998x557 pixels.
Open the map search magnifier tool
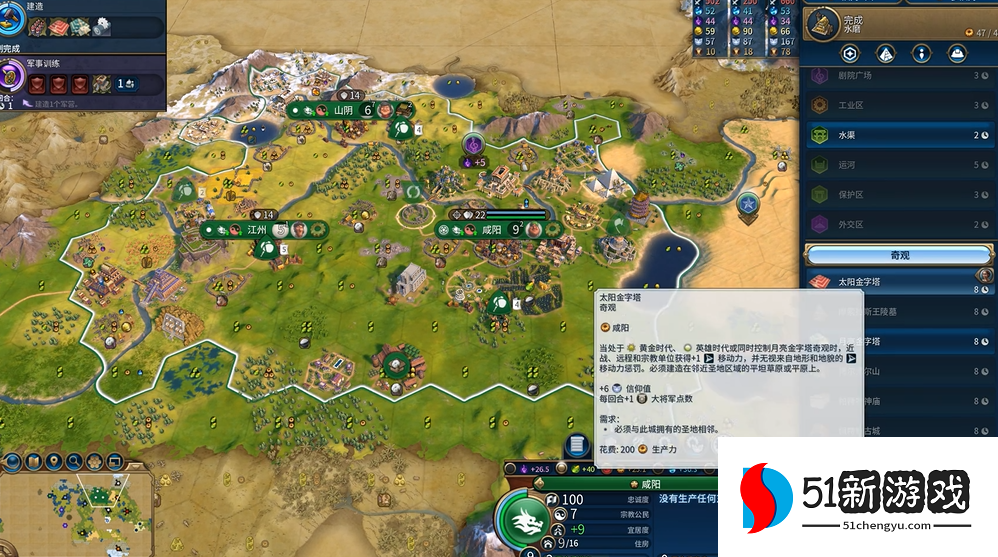click(74, 462)
